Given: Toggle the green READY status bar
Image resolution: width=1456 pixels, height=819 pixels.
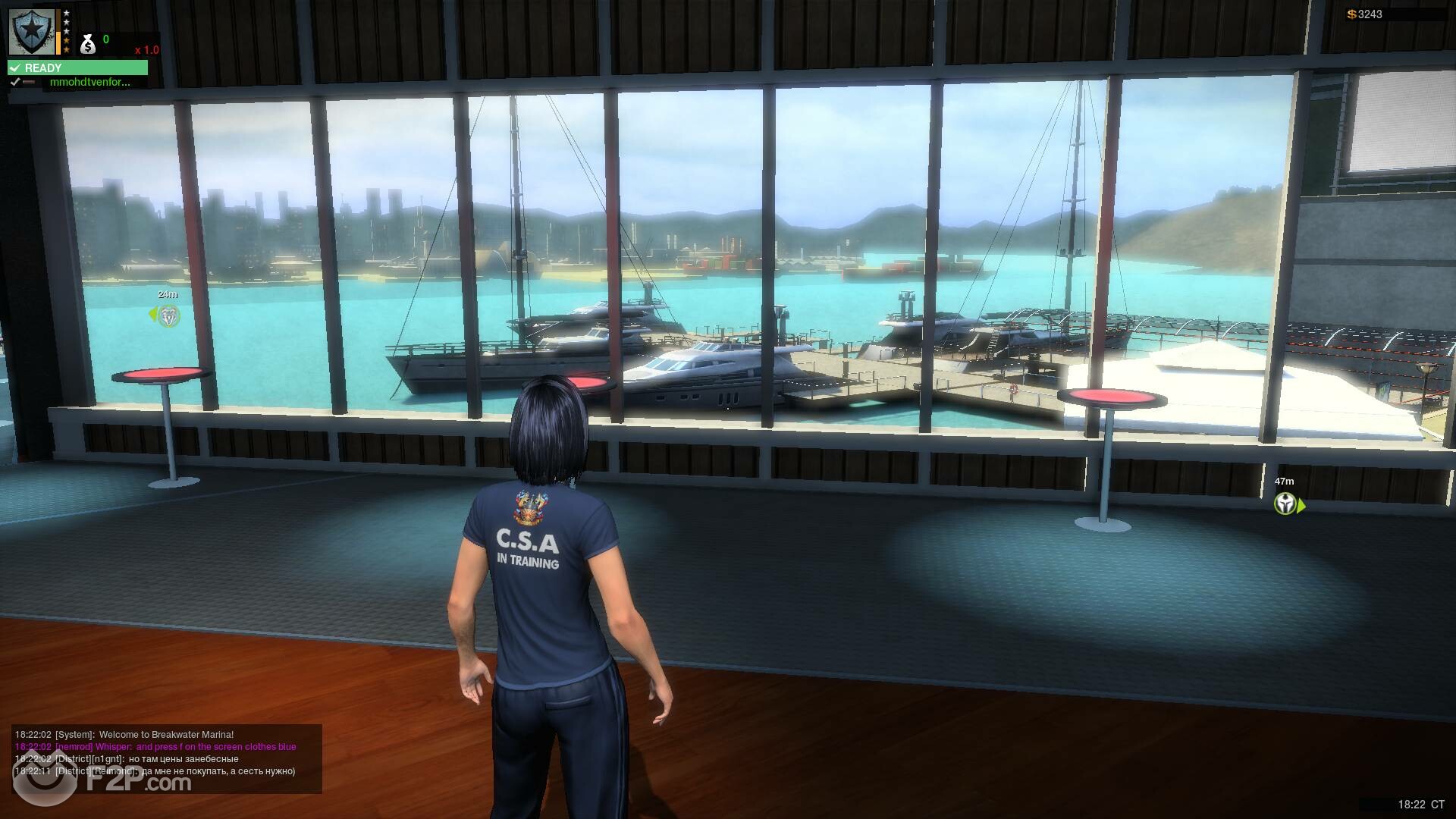Looking at the screenshot, I should tap(77, 68).
